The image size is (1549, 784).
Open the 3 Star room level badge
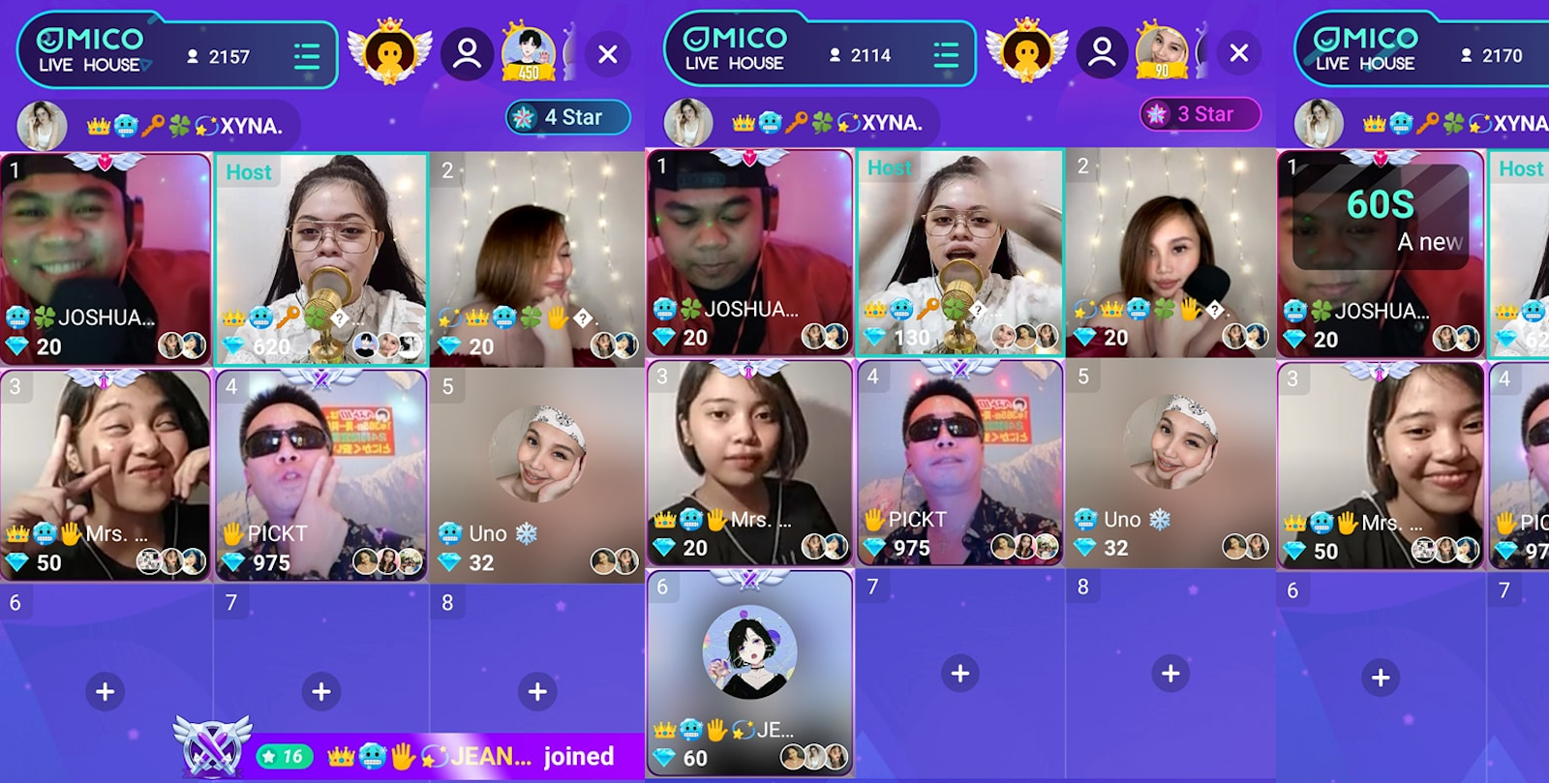pyautogui.click(x=1200, y=114)
